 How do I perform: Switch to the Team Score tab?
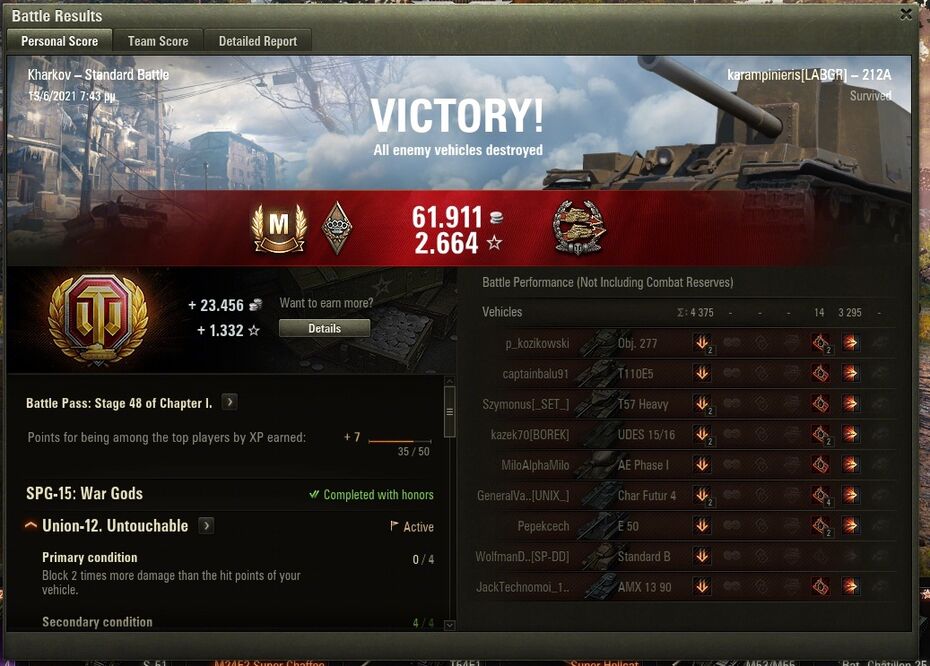click(158, 41)
